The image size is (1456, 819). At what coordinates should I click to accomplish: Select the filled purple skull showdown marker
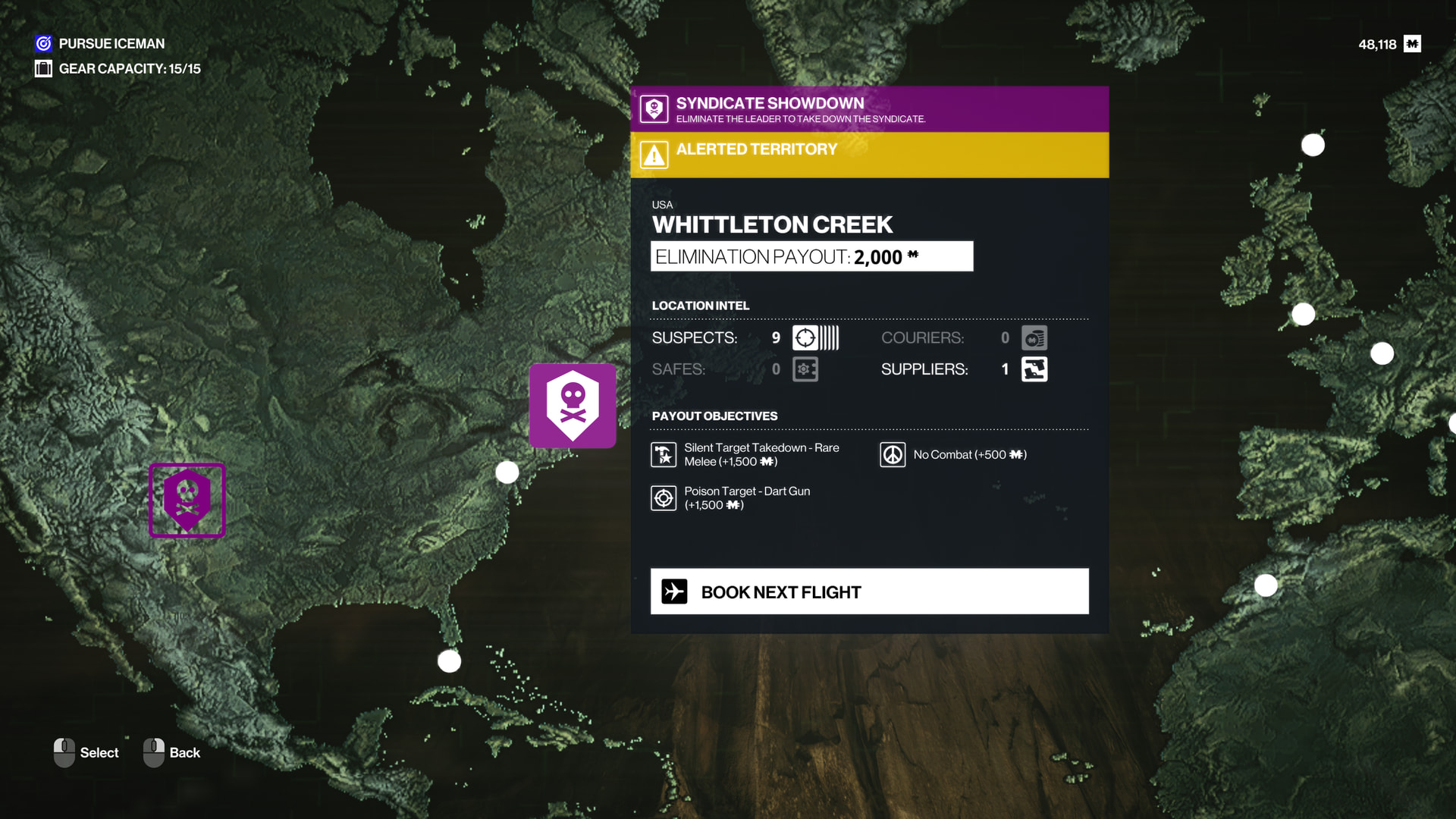[573, 406]
